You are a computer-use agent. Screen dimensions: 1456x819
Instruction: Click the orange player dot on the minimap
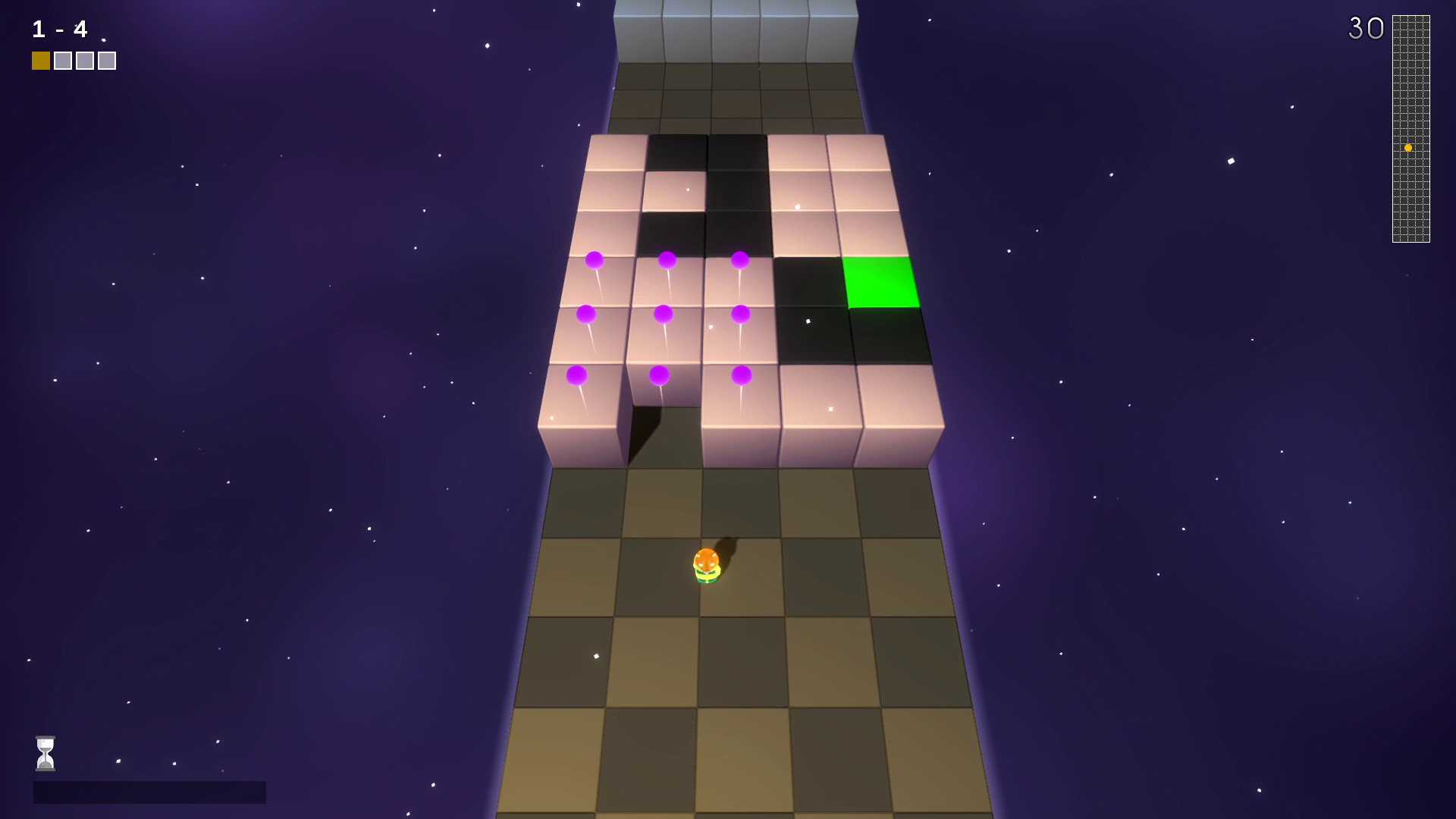click(x=1408, y=149)
